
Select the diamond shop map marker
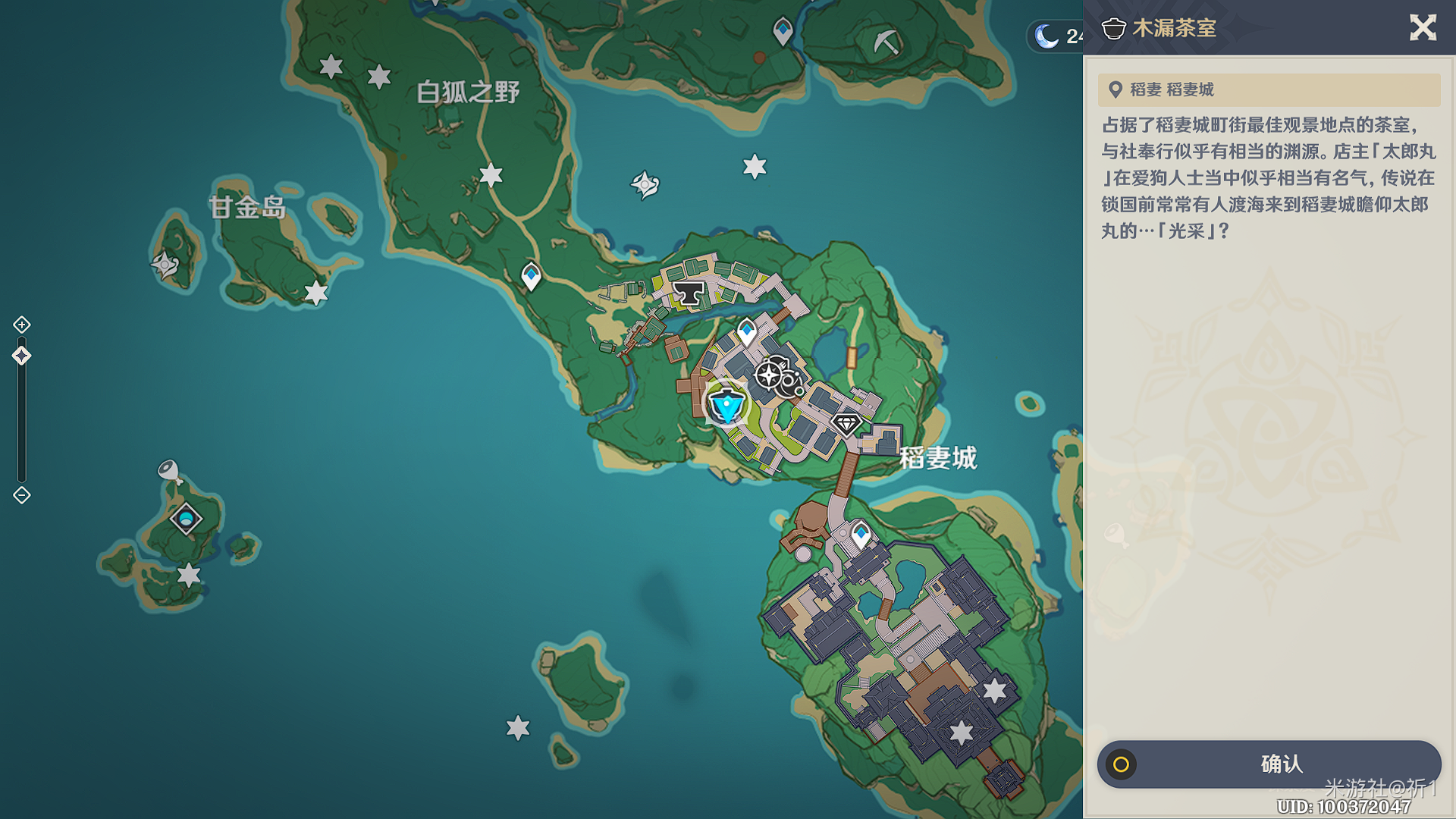click(846, 423)
